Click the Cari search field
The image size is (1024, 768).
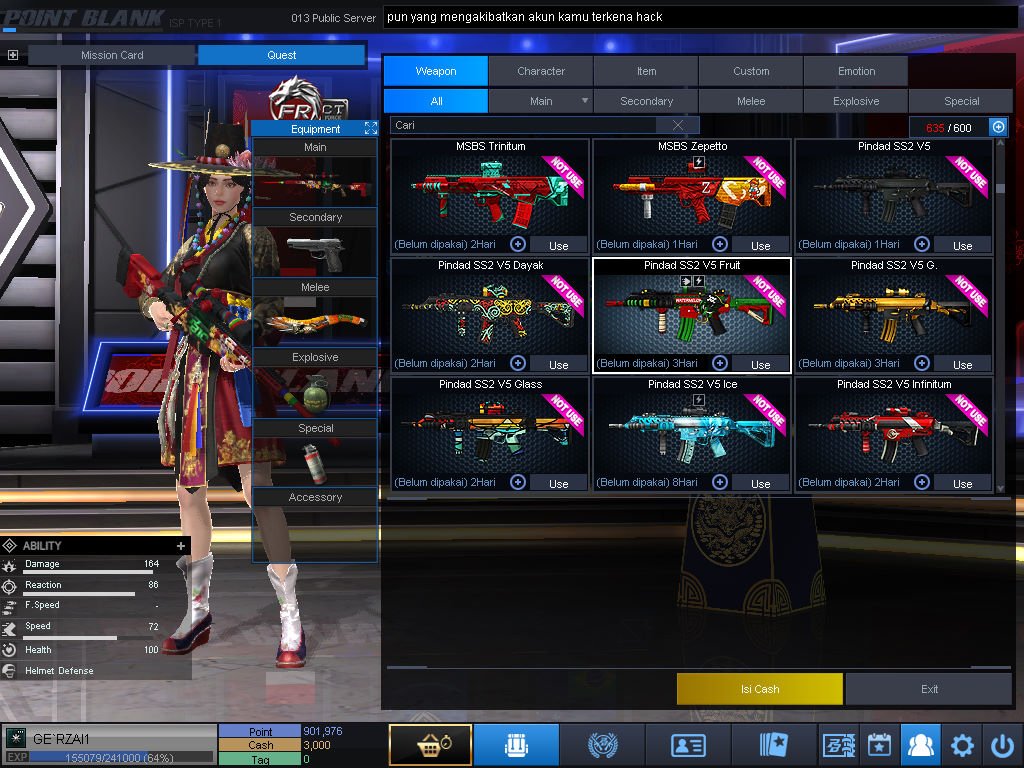[525, 125]
